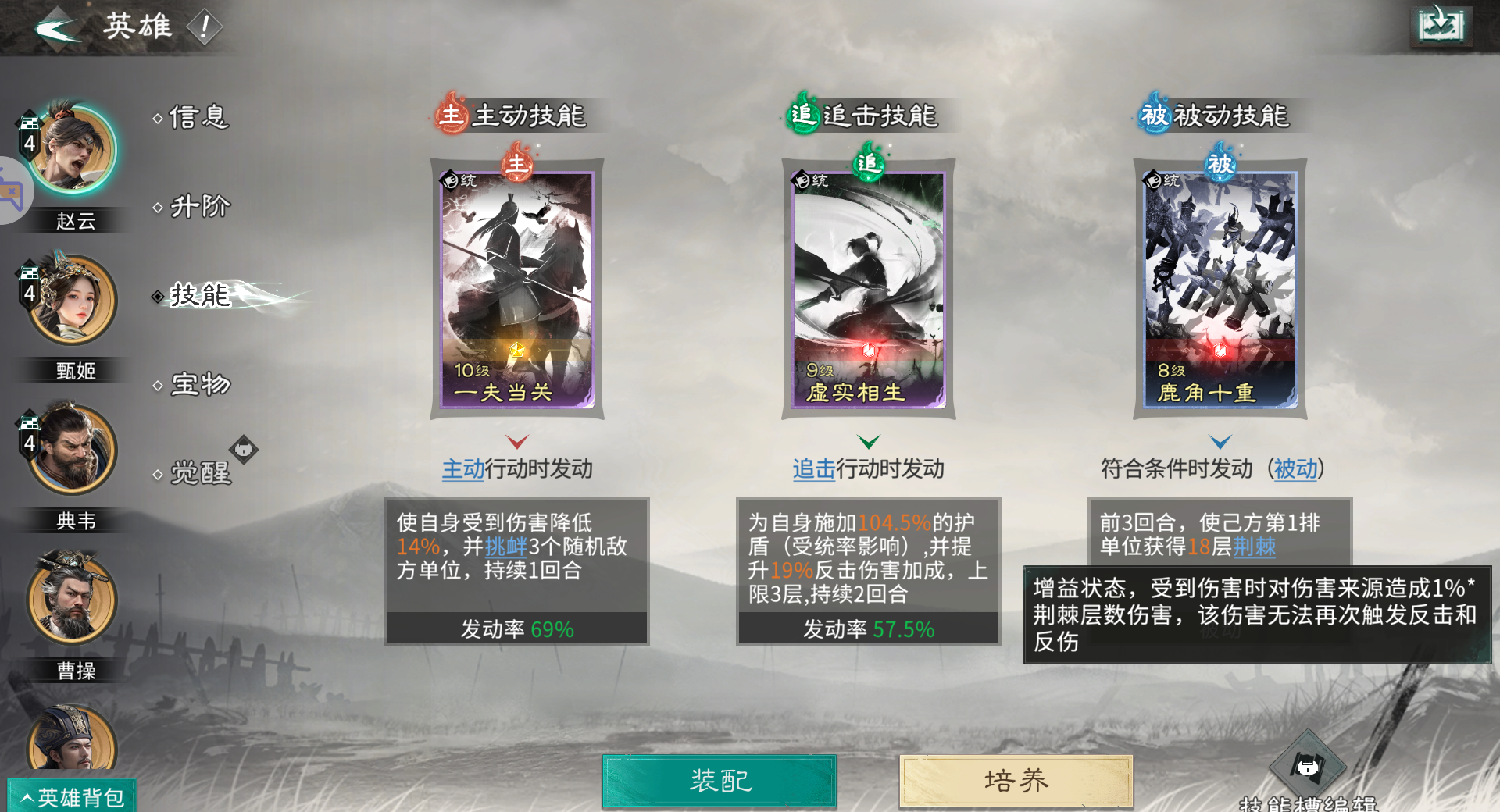Open the export icon at top right corner
1500x812 pixels.
1443,24
